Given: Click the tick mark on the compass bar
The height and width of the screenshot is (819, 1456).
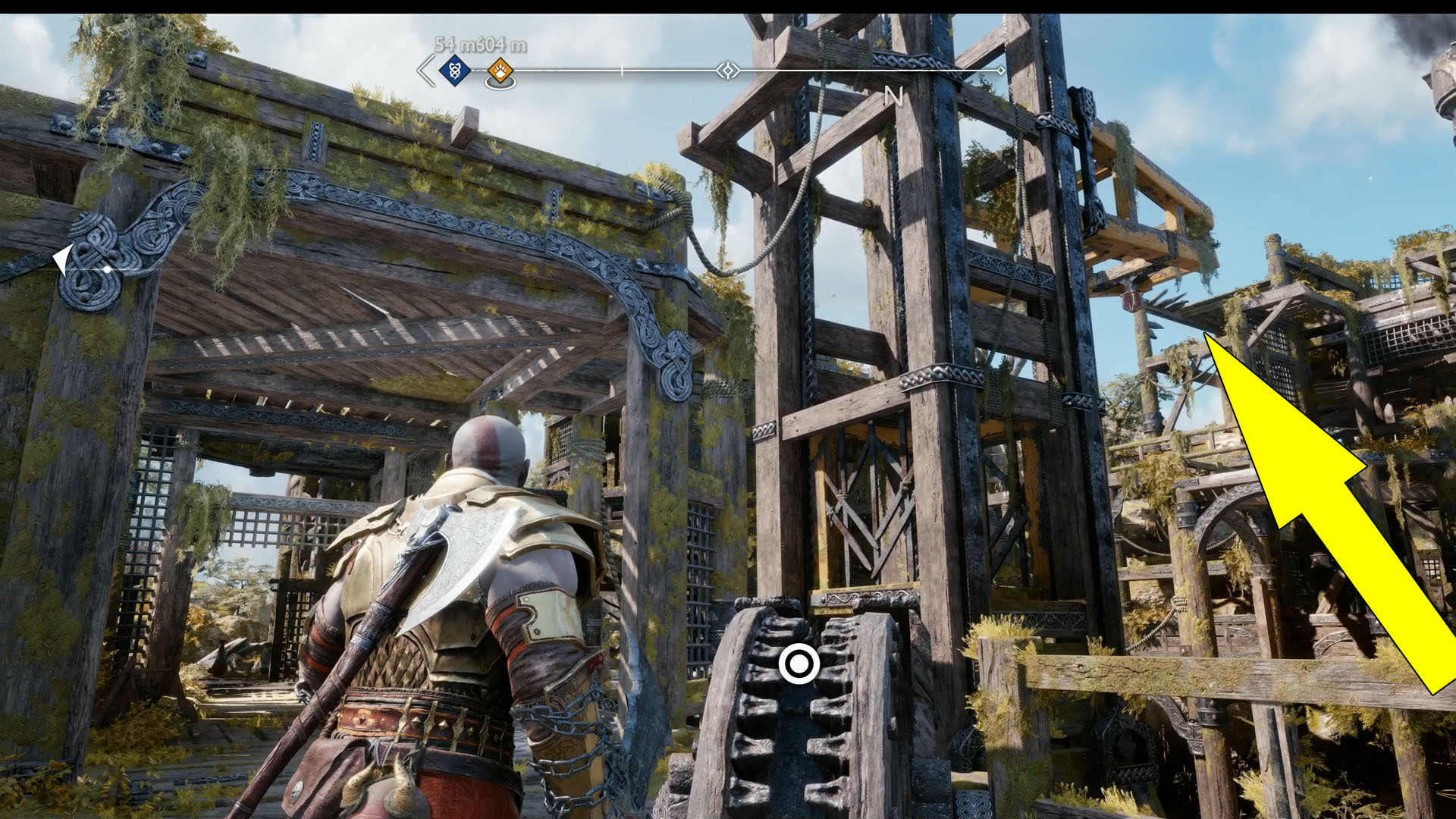Looking at the screenshot, I should [x=621, y=68].
